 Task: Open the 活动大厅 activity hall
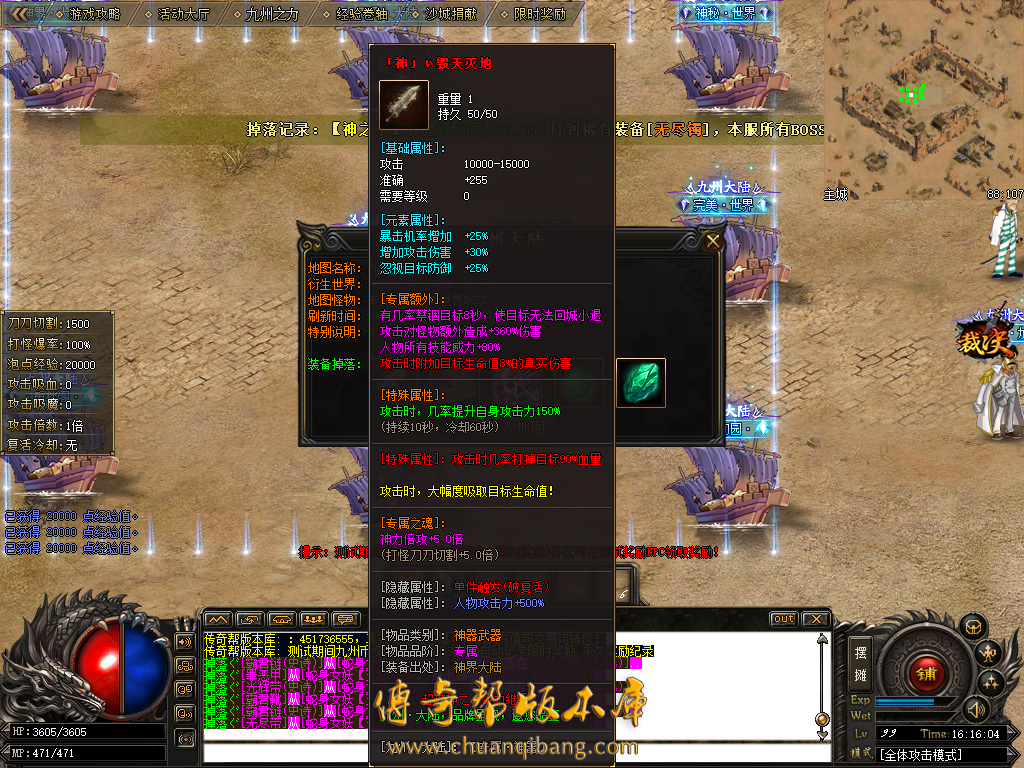(184, 14)
